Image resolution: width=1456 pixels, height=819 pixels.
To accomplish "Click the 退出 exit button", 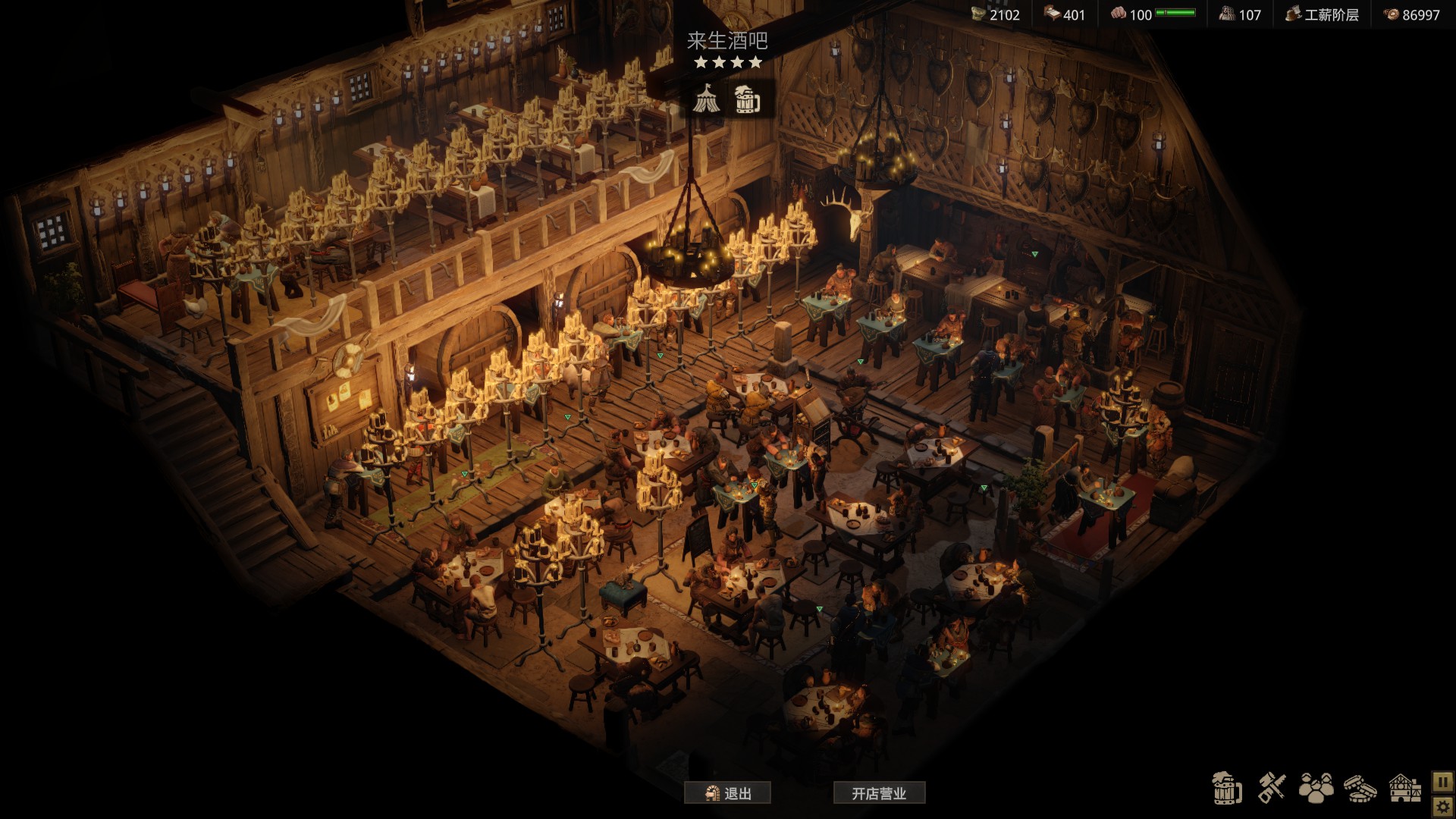I will 727,793.
